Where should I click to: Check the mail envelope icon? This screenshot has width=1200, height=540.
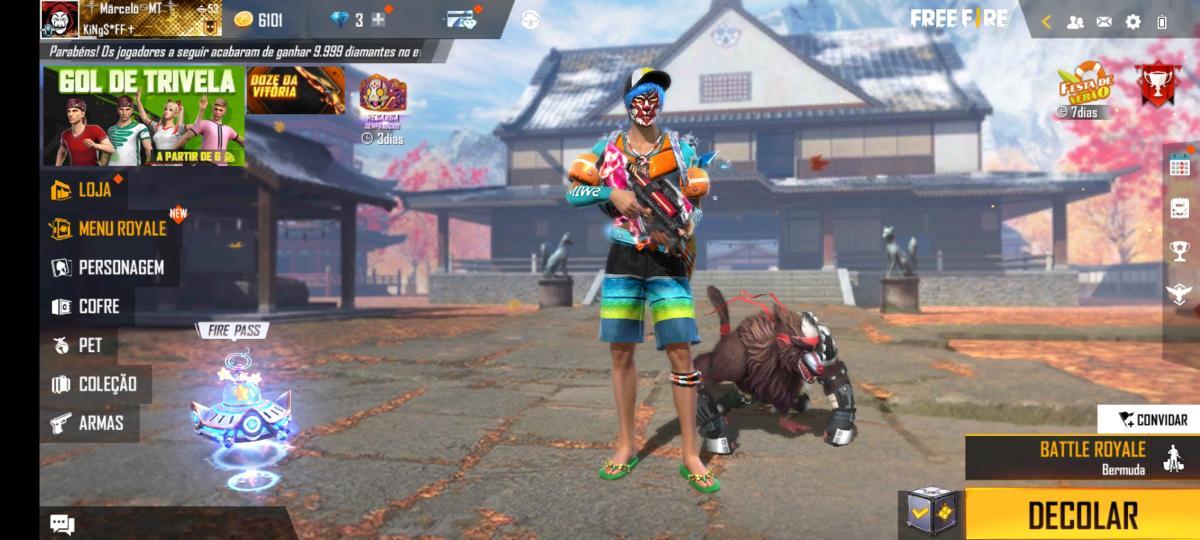point(1104,21)
